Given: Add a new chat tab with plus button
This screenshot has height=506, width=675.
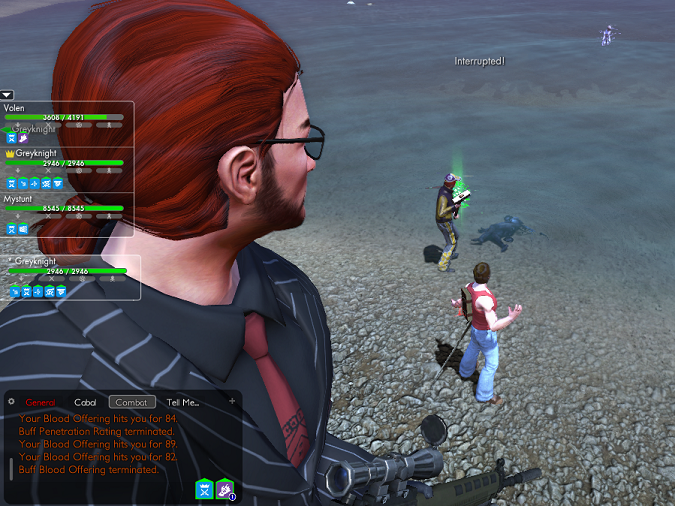Looking at the screenshot, I should point(232,401).
